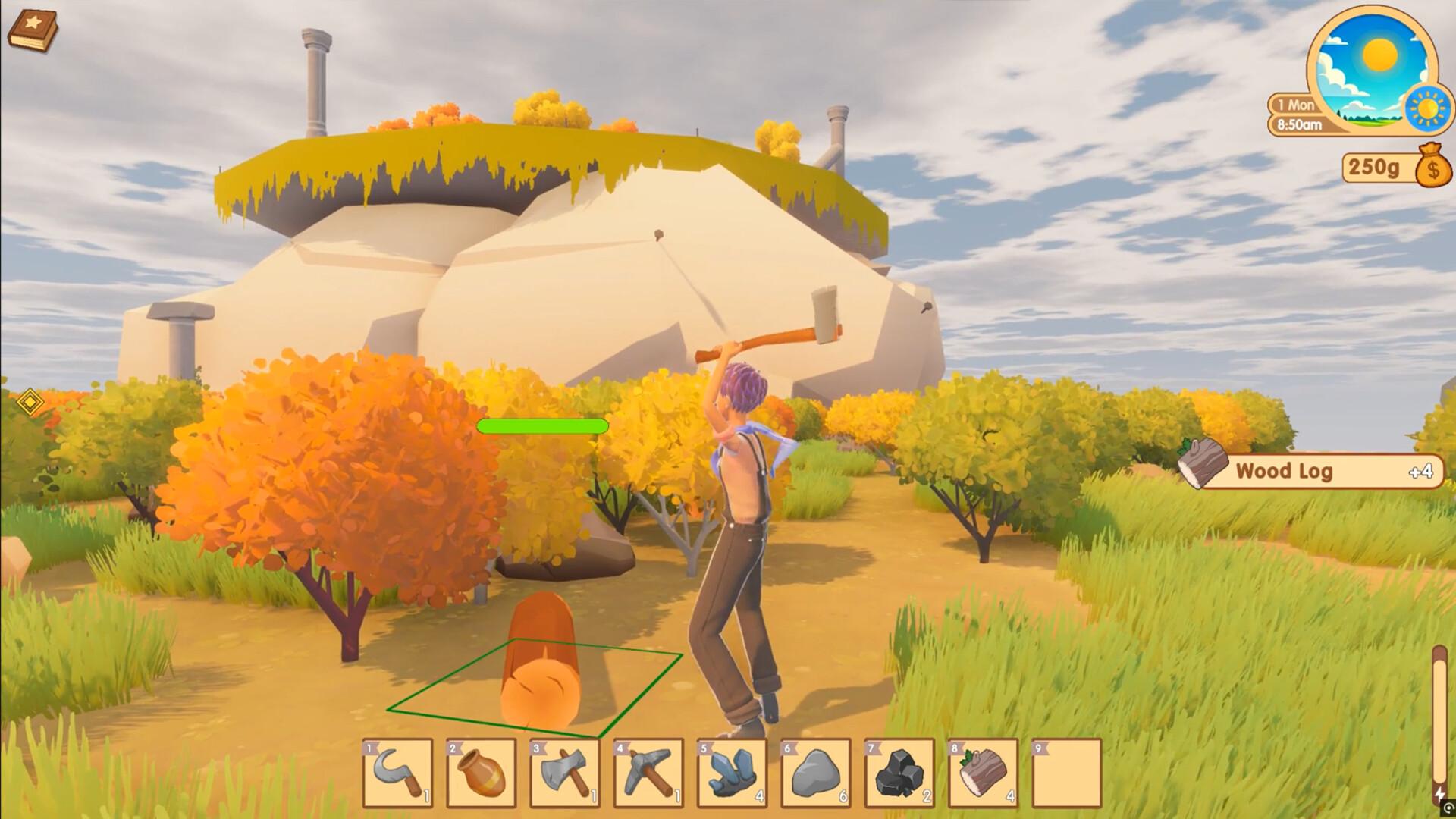Screen dimensions: 1456x819
Task: Click the gold money bag icon
Action: [x=1432, y=165]
